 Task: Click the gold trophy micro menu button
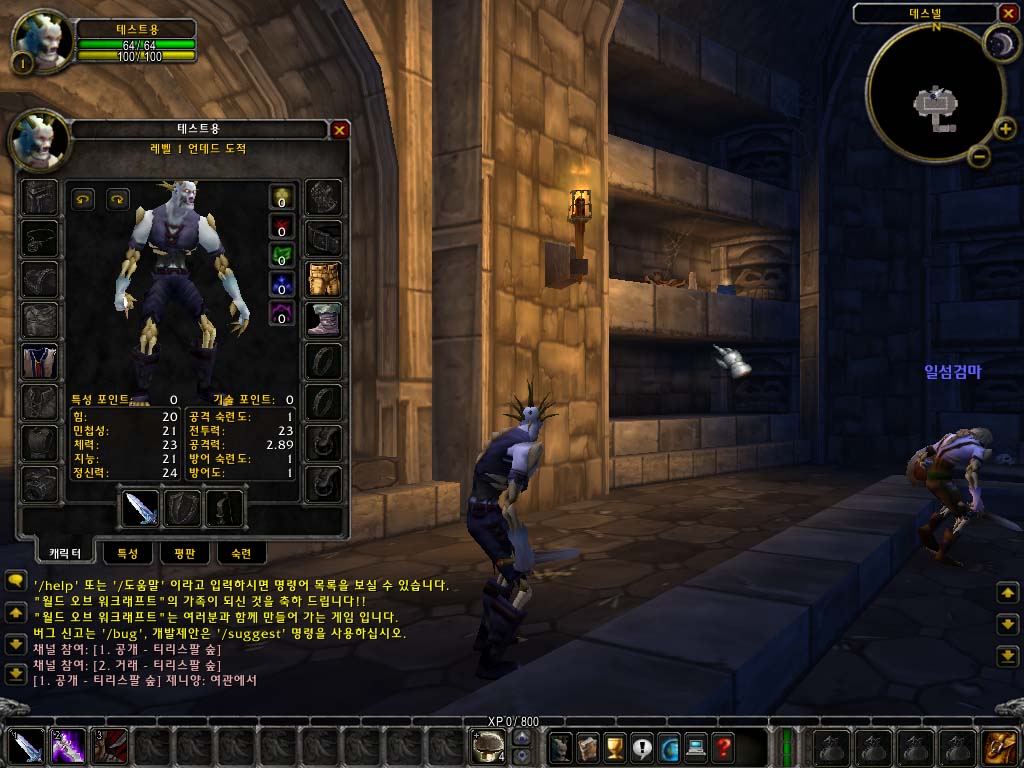click(615, 746)
